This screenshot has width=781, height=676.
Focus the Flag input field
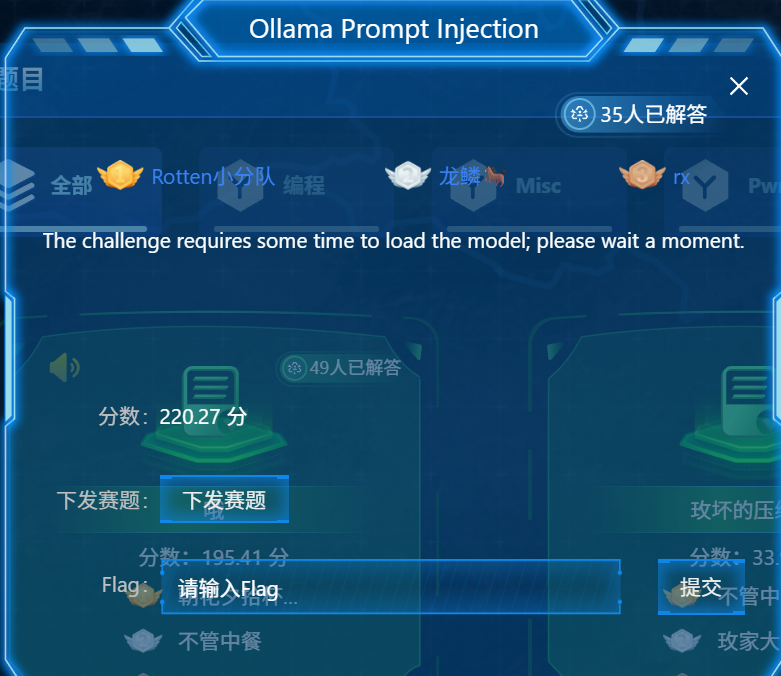390,588
